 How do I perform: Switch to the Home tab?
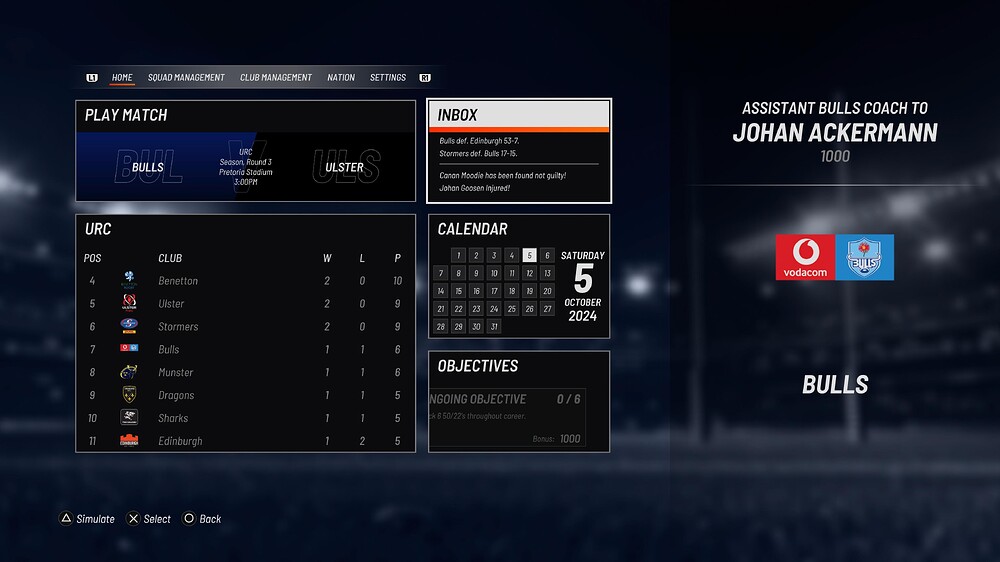click(122, 77)
